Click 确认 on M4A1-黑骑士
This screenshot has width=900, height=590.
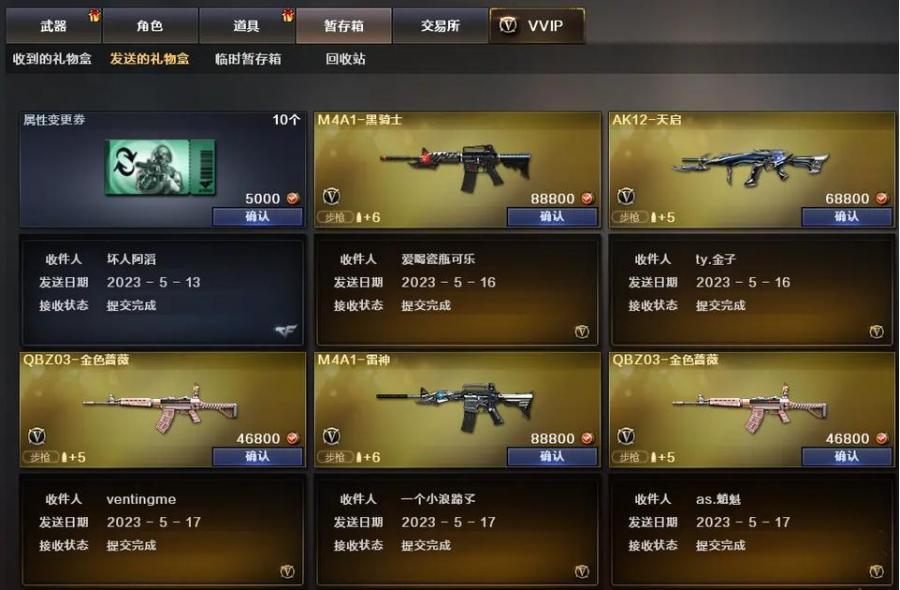coord(552,217)
